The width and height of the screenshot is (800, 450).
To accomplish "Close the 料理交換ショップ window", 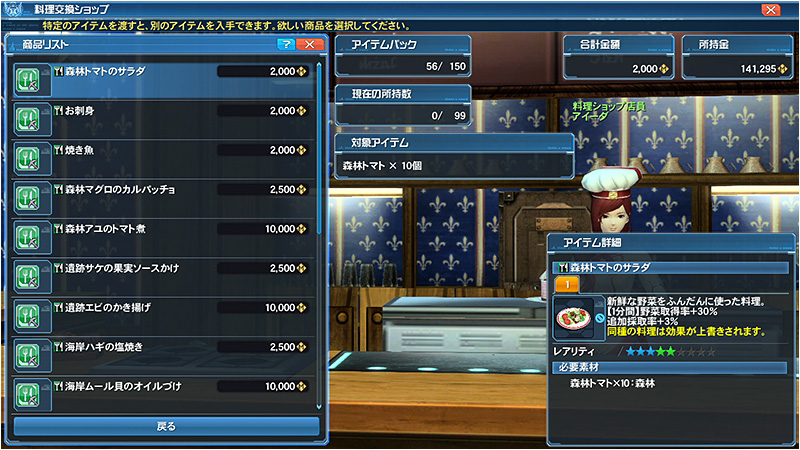I will [x=771, y=9].
